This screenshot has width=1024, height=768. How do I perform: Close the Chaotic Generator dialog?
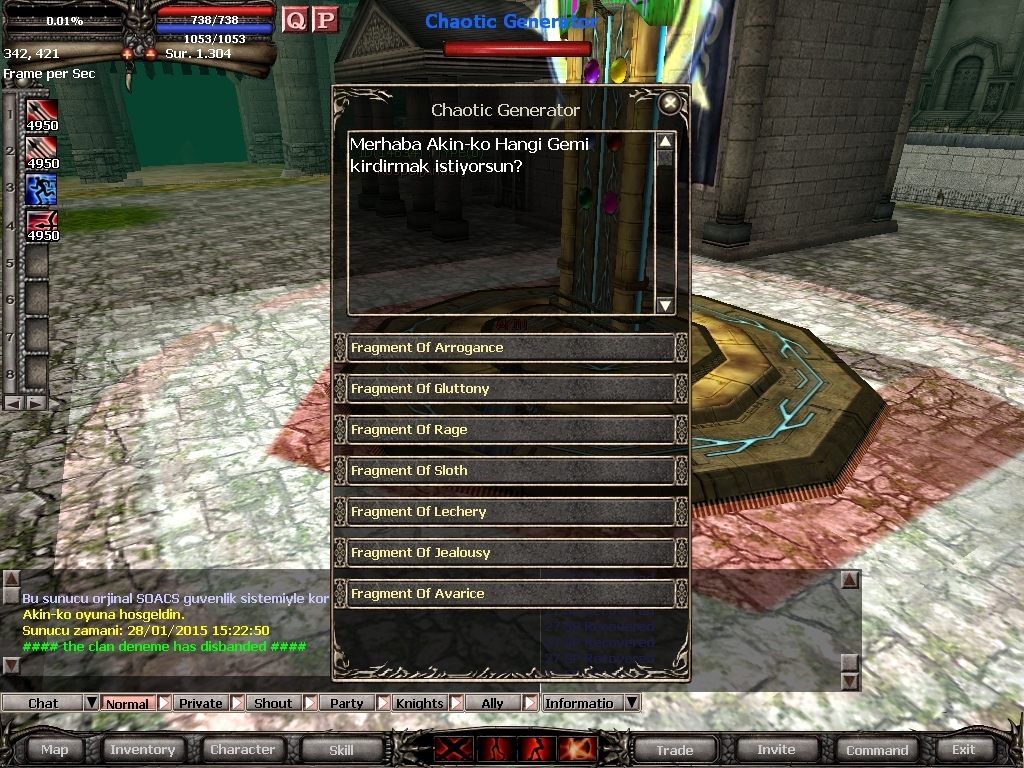point(670,103)
